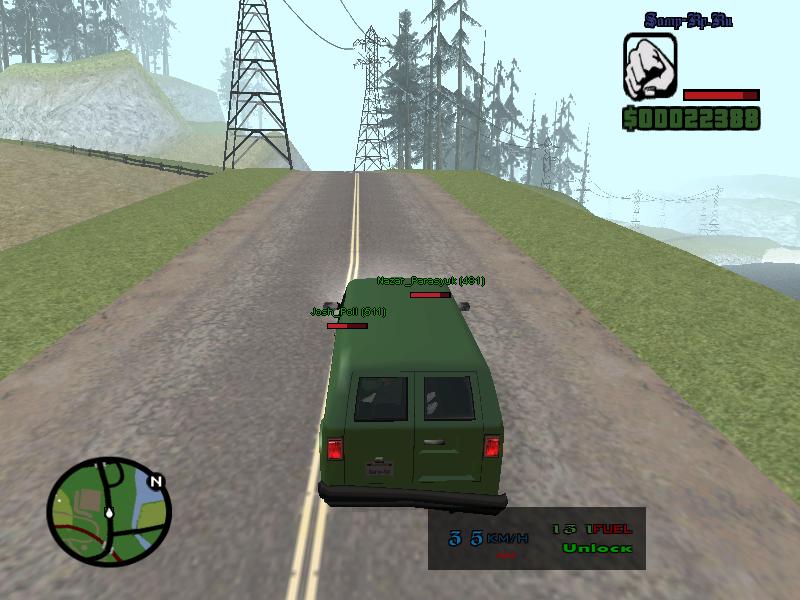Click the north N marker on the radar
The height and width of the screenshot is (600, 800).
(155, 482)
